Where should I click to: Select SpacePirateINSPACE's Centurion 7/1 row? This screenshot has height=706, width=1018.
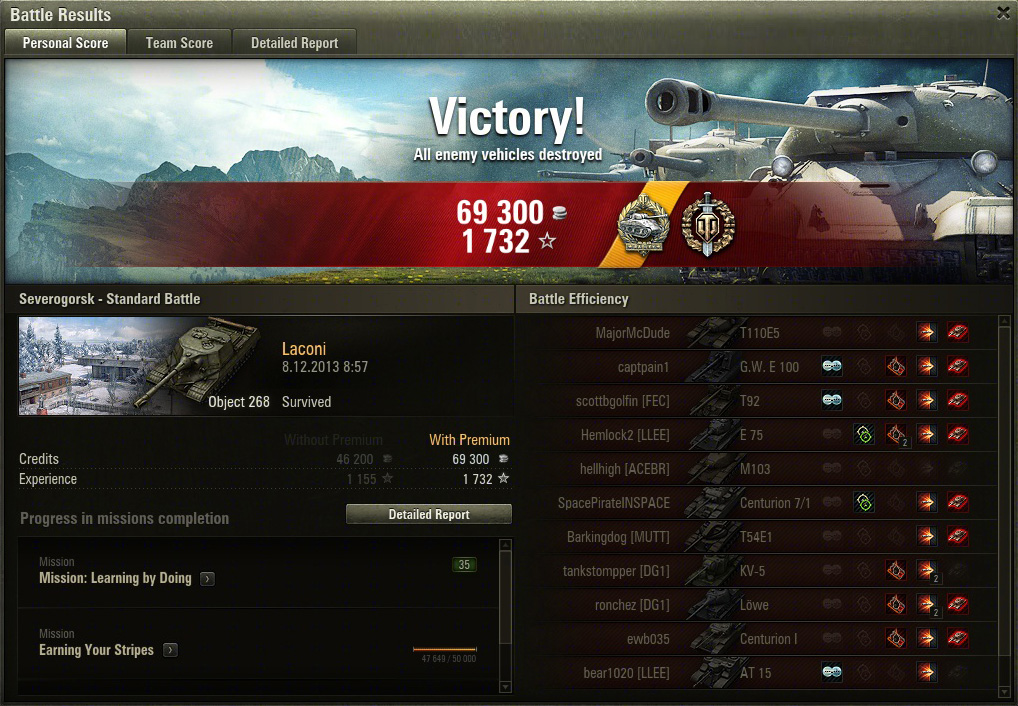[760, 503]
